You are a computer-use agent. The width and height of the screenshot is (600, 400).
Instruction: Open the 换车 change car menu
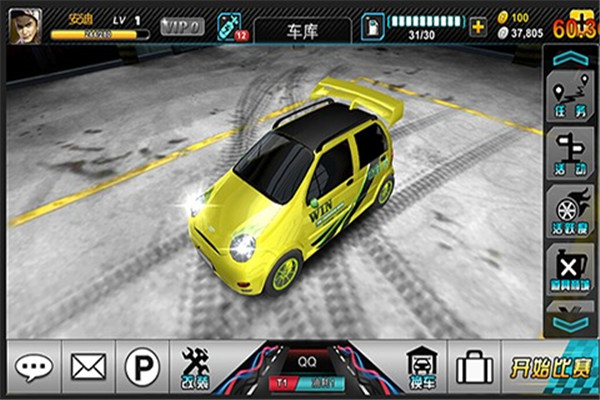419,367
